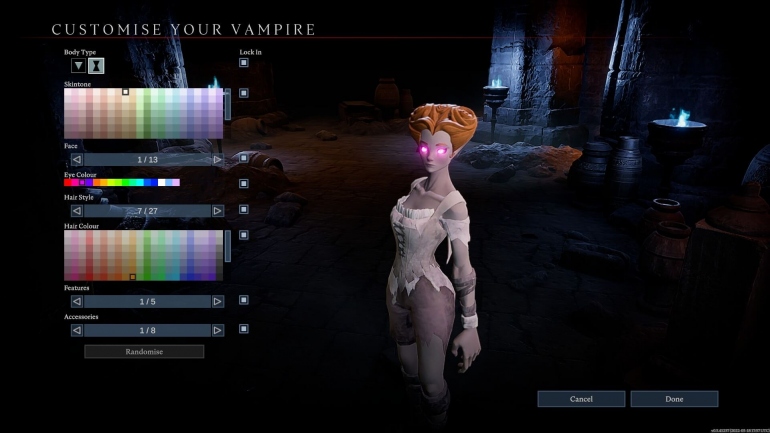The width and height of the screenshot is (770, 433).
Task: Choose the previous Accessories option
Action: (77, 330)
